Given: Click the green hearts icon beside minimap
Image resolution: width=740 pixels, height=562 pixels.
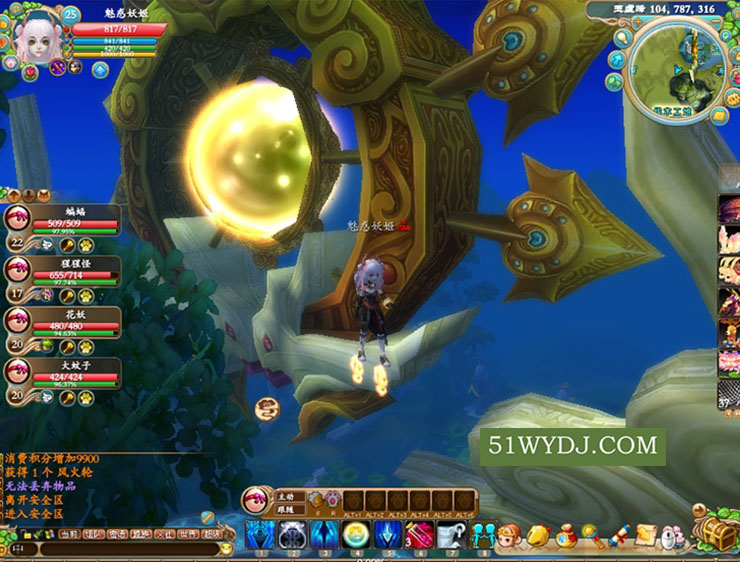Looking at the screenshot, I should pyautogui.click(x=616, y=80).
